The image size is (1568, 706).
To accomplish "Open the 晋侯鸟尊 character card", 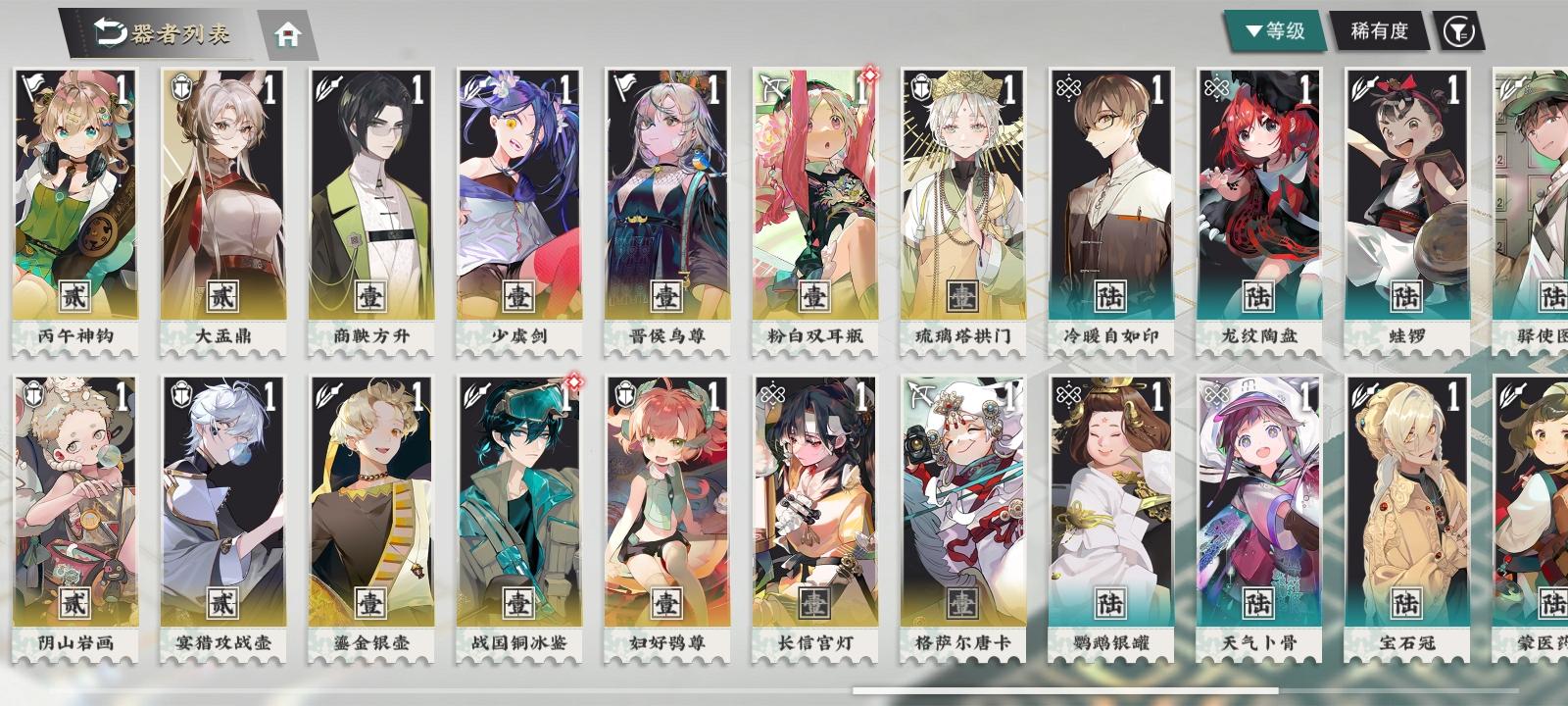I will tap(666, 196).
